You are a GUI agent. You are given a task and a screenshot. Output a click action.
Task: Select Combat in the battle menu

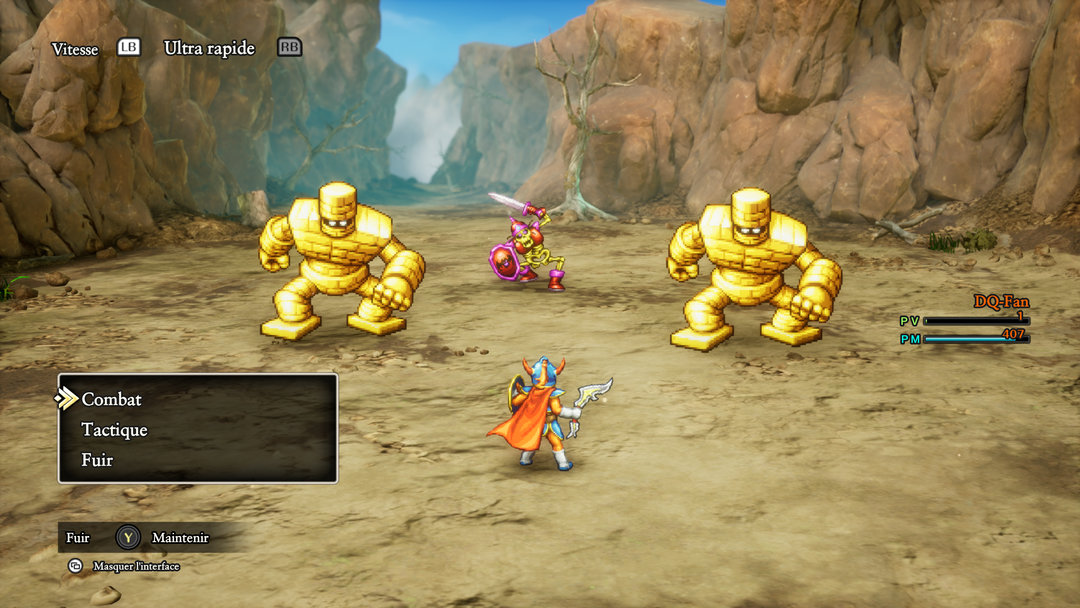click(112, 399)
